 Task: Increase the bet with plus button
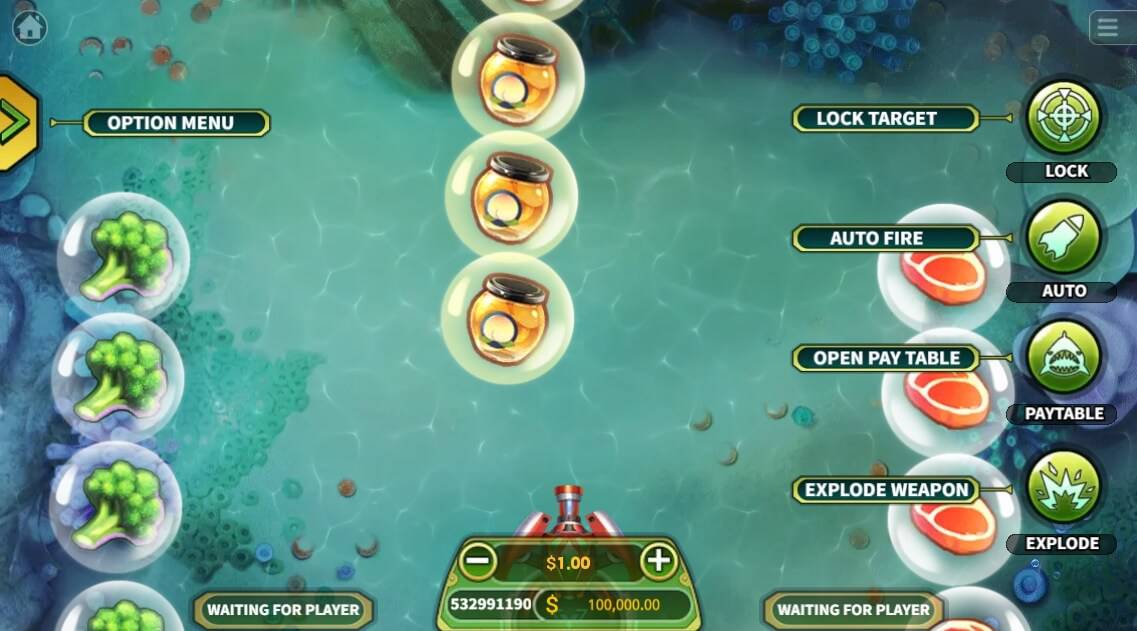[657, 561]
